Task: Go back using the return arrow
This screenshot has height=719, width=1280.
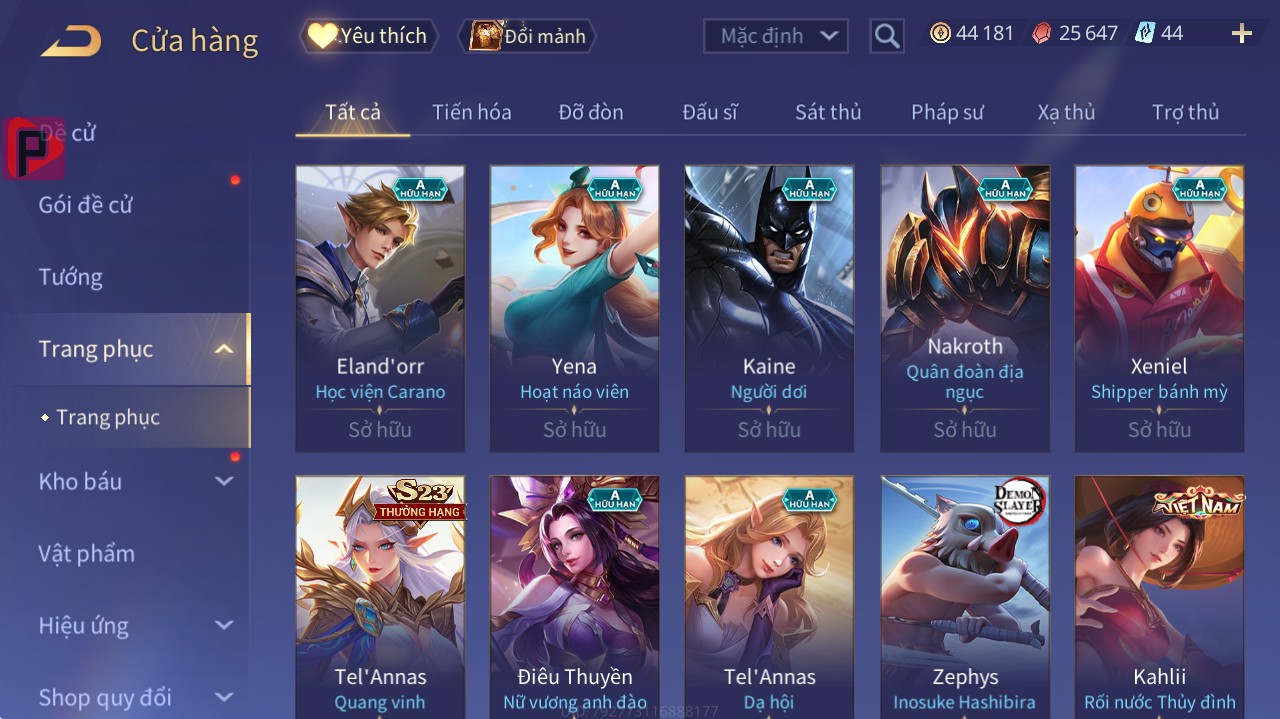Action: coord(71,41)
